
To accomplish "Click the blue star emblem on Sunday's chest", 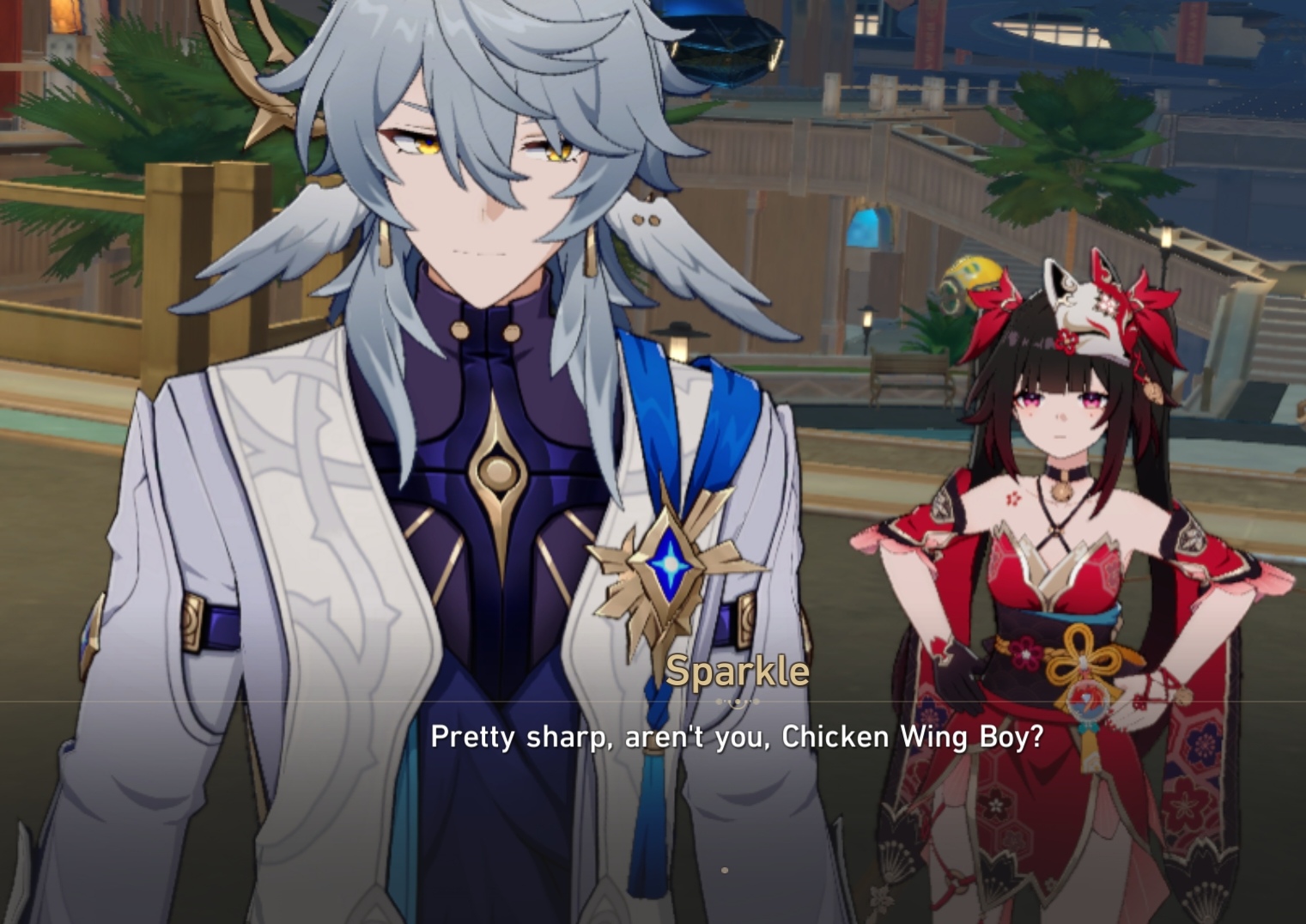I will point(669,564).
